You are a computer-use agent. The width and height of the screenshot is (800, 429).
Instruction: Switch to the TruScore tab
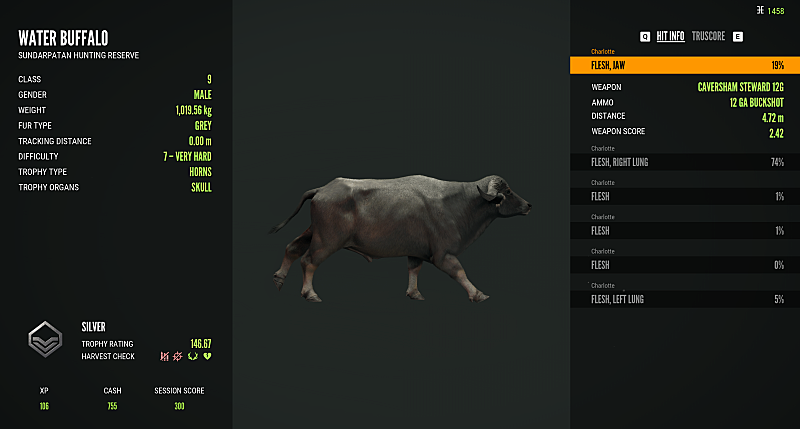[x=708, y=36]
